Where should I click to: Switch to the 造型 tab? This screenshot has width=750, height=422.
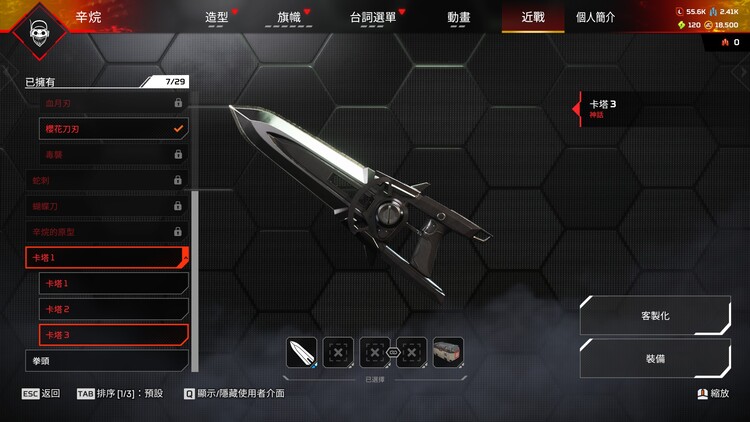tap(217, 17)
